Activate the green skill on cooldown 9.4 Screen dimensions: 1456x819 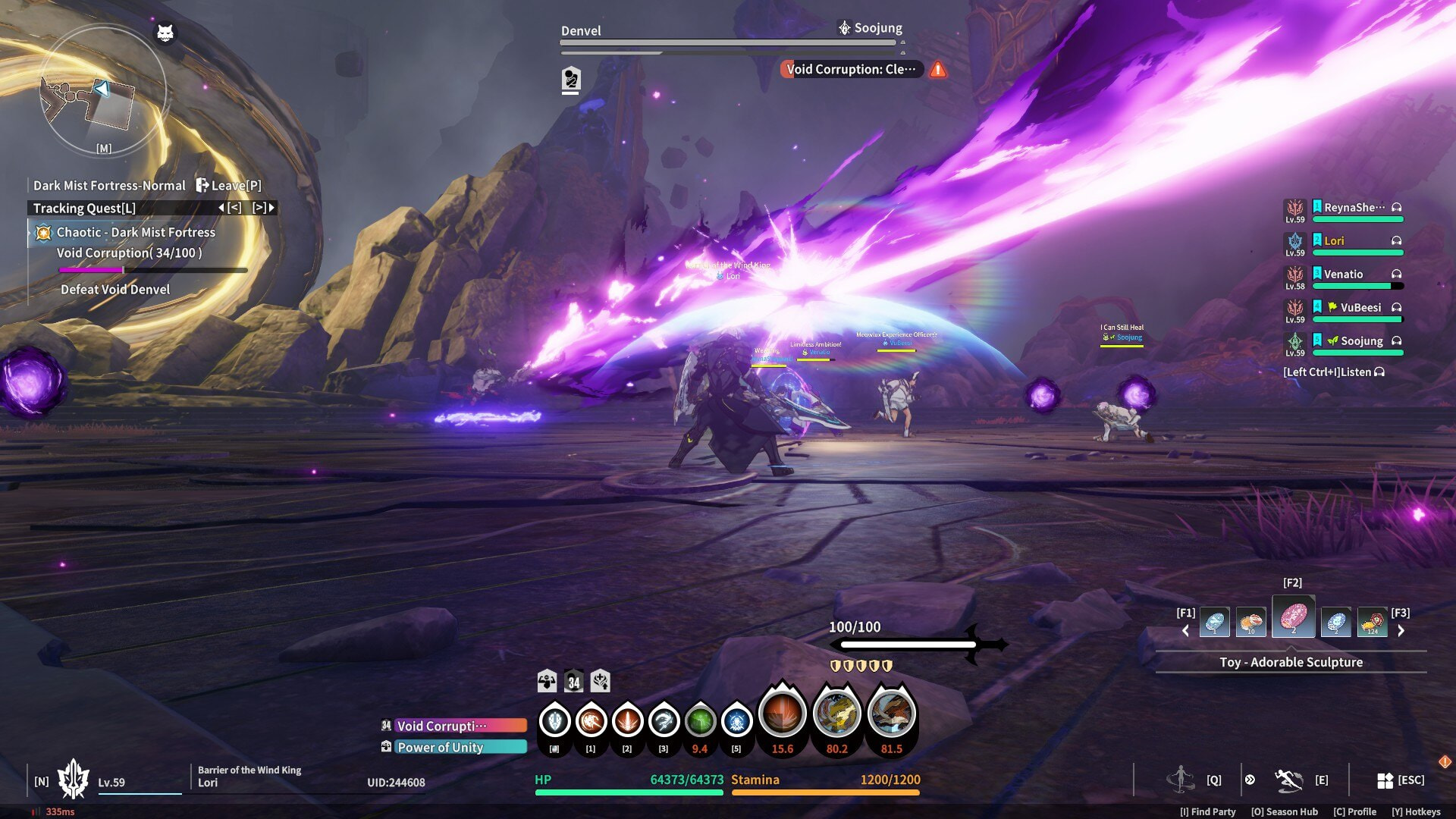(700, 721)
